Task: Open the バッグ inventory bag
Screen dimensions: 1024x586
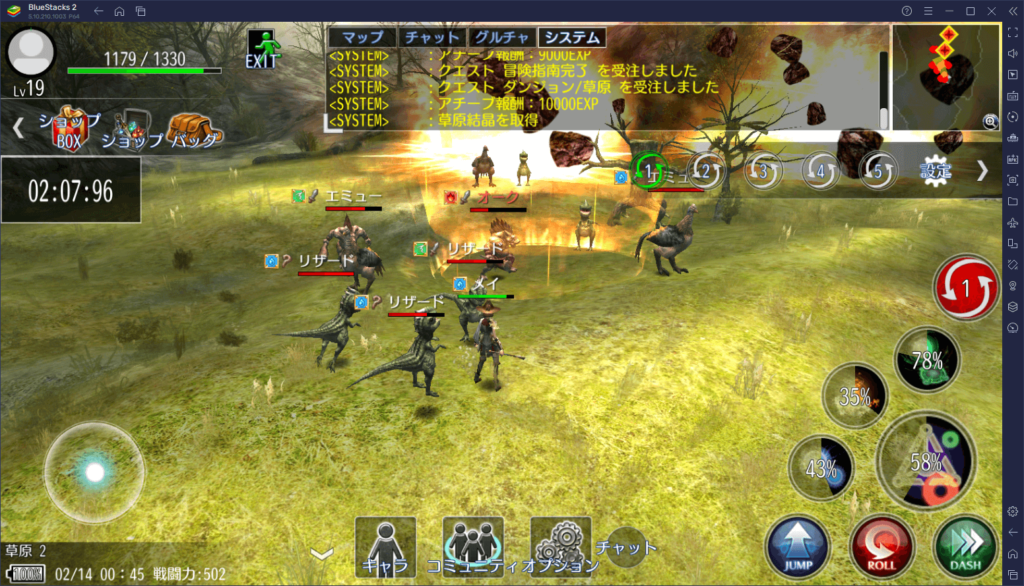Action: (192, 130)
